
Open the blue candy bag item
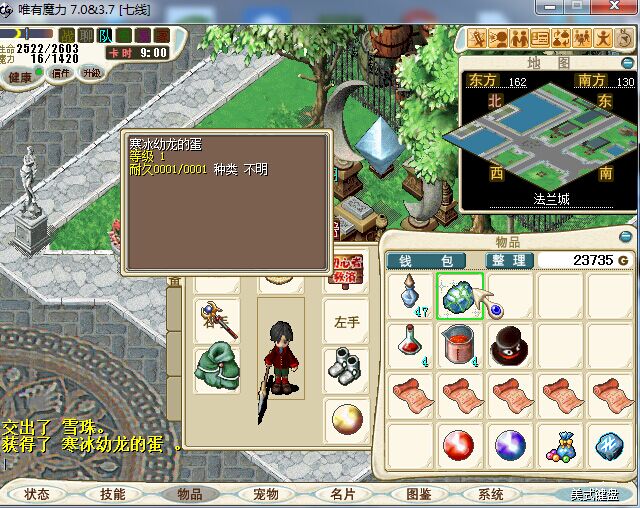(562, 443)
